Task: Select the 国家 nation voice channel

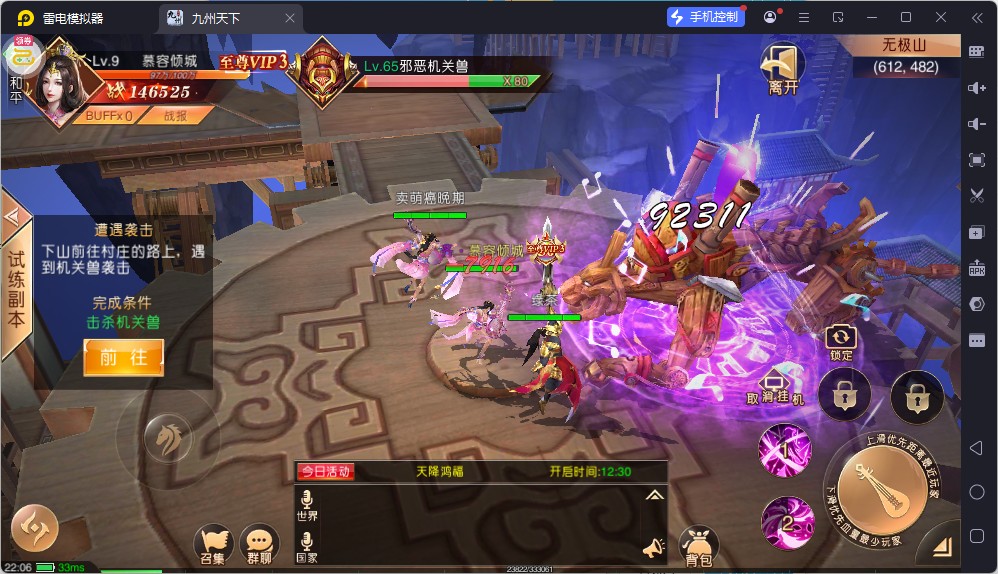Action: coord(307,548)
